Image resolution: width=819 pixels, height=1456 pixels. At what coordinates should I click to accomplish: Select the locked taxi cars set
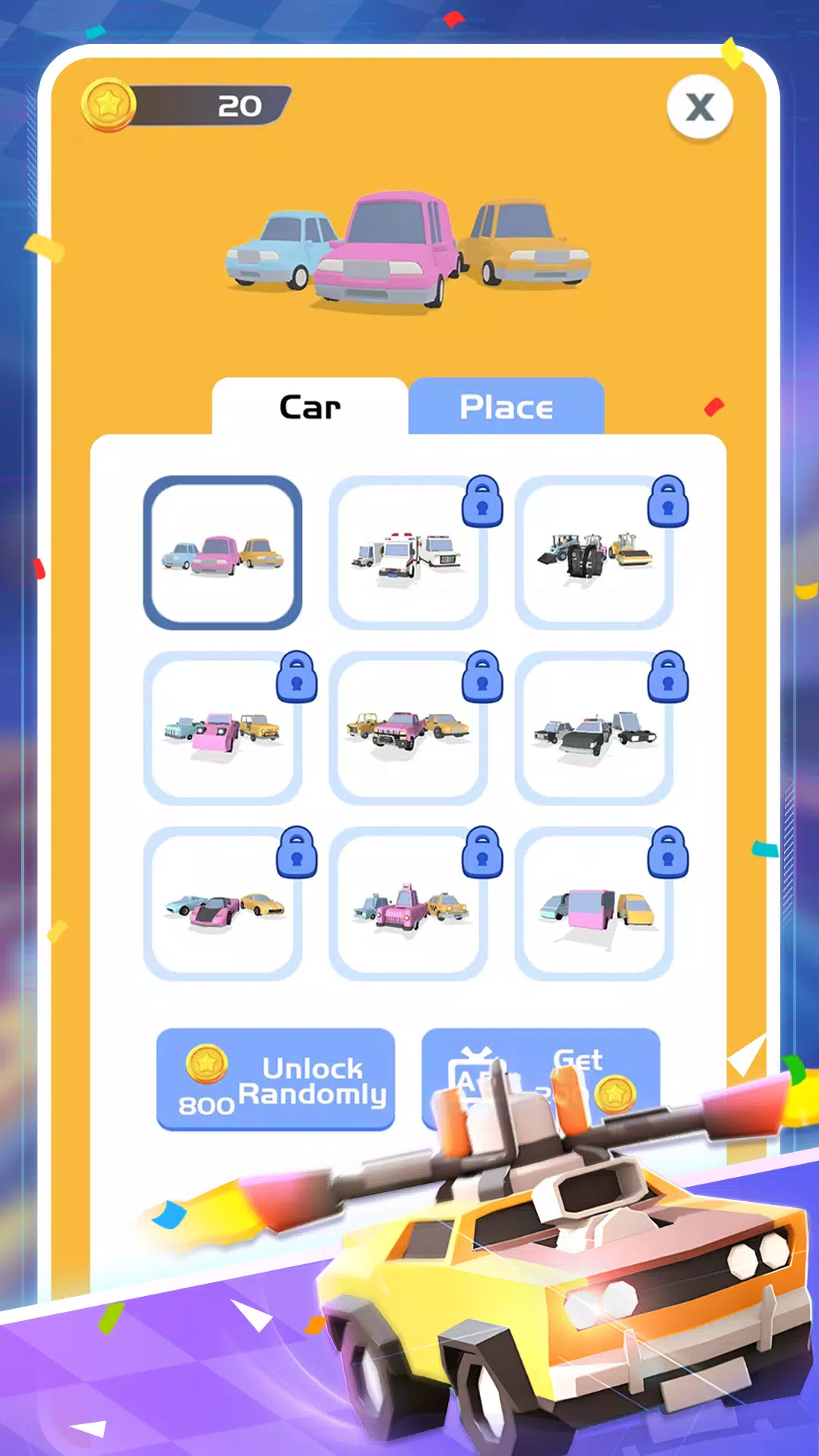[408, 903]
